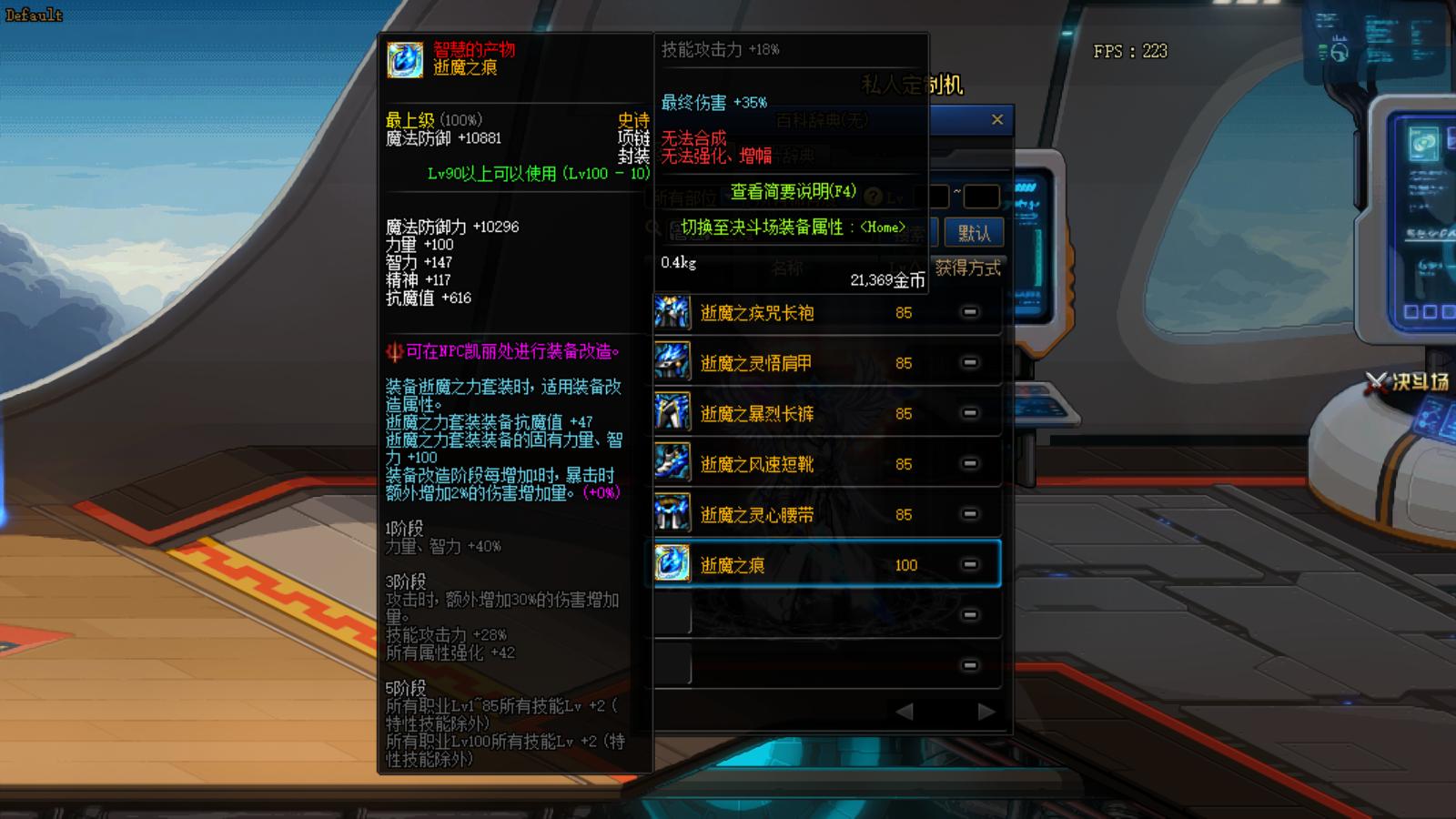Click the 默认 default reset button
The image size is (1456, 819).
pos(972,231)
